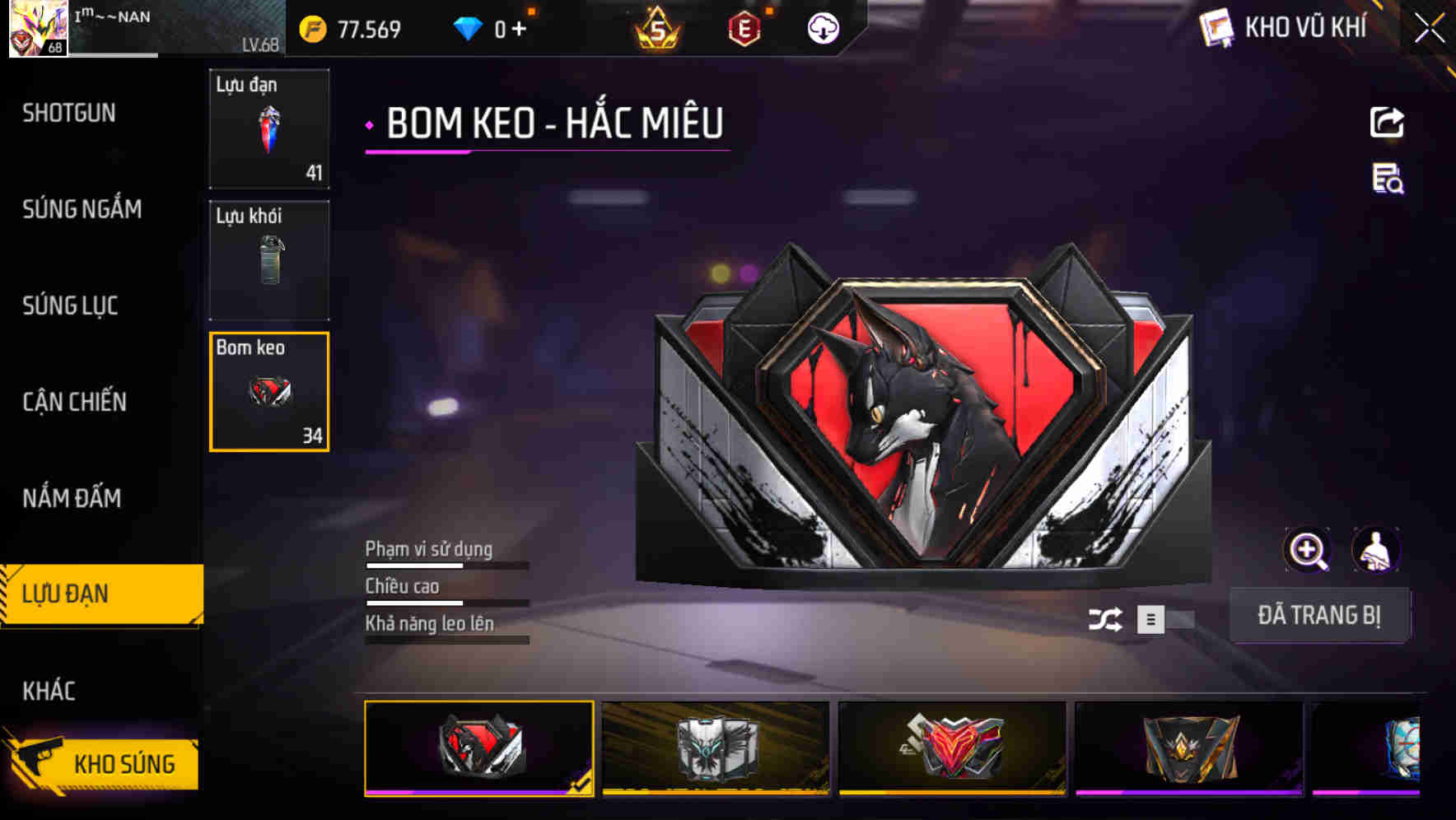Select the black eagle skin thumbnail below
This screenshot has width=1456, height=820.
tap(716, 749)
